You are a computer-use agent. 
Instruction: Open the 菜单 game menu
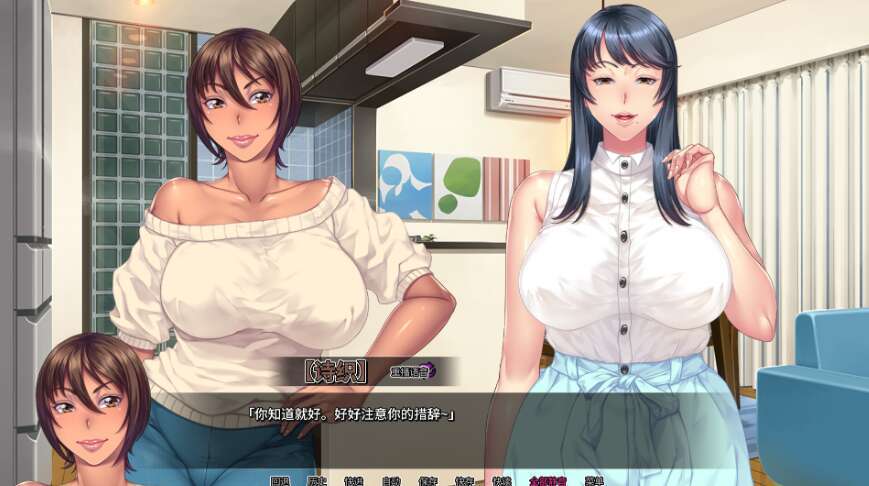(594, 481)
